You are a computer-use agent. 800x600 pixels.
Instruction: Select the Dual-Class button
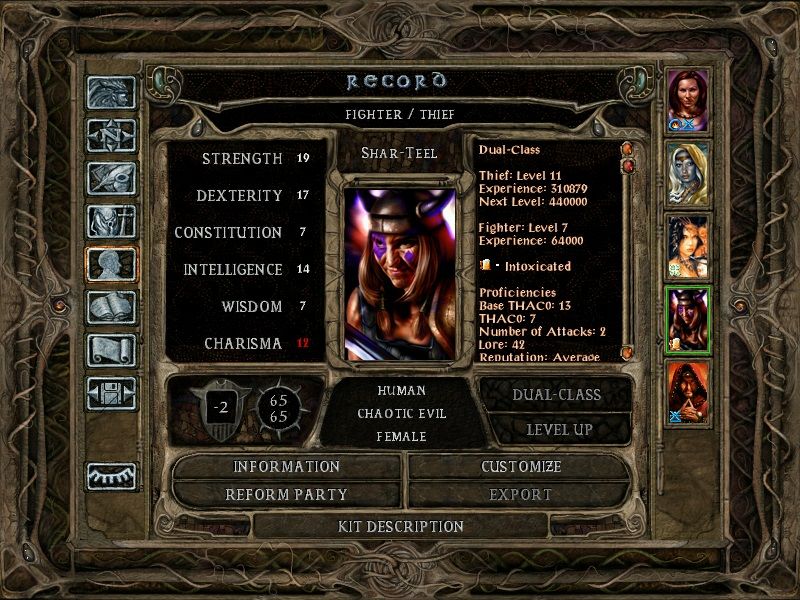[556, 394]
